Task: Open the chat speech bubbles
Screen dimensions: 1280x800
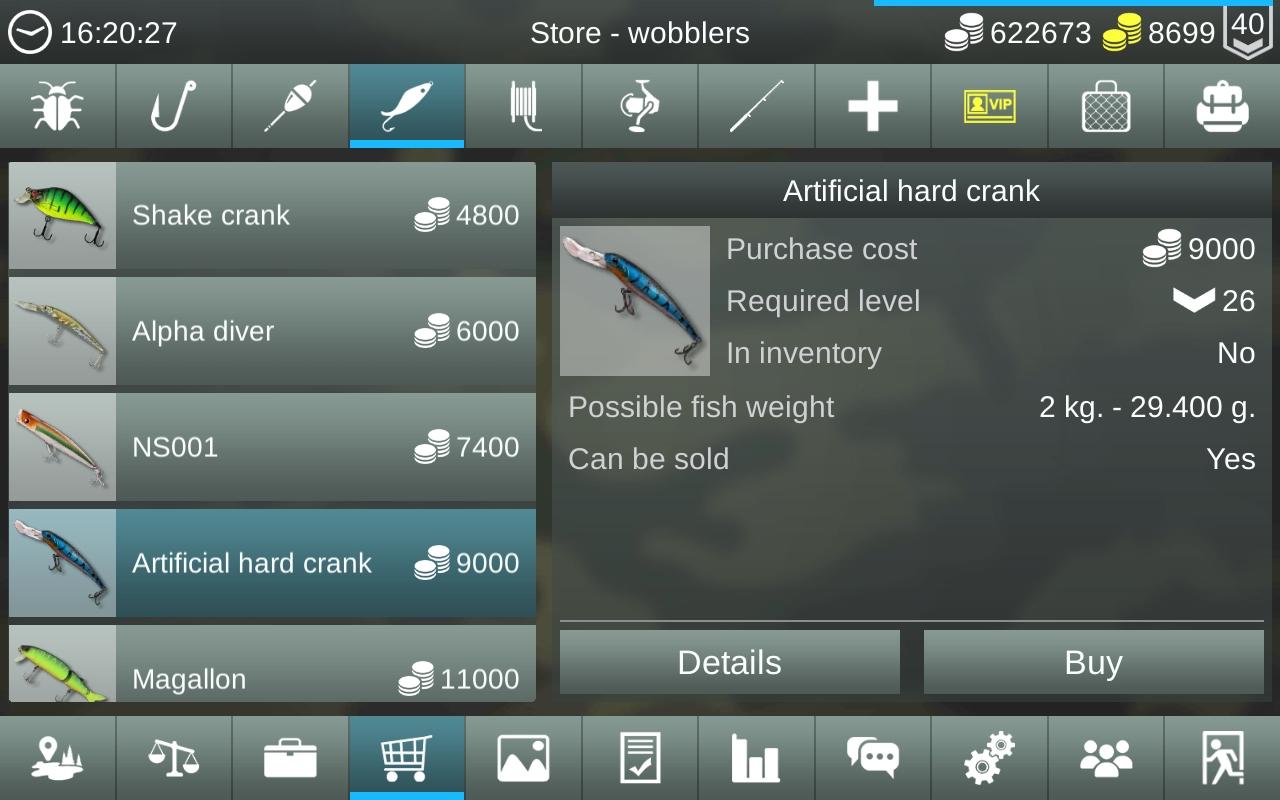Action: coord(873,758)
